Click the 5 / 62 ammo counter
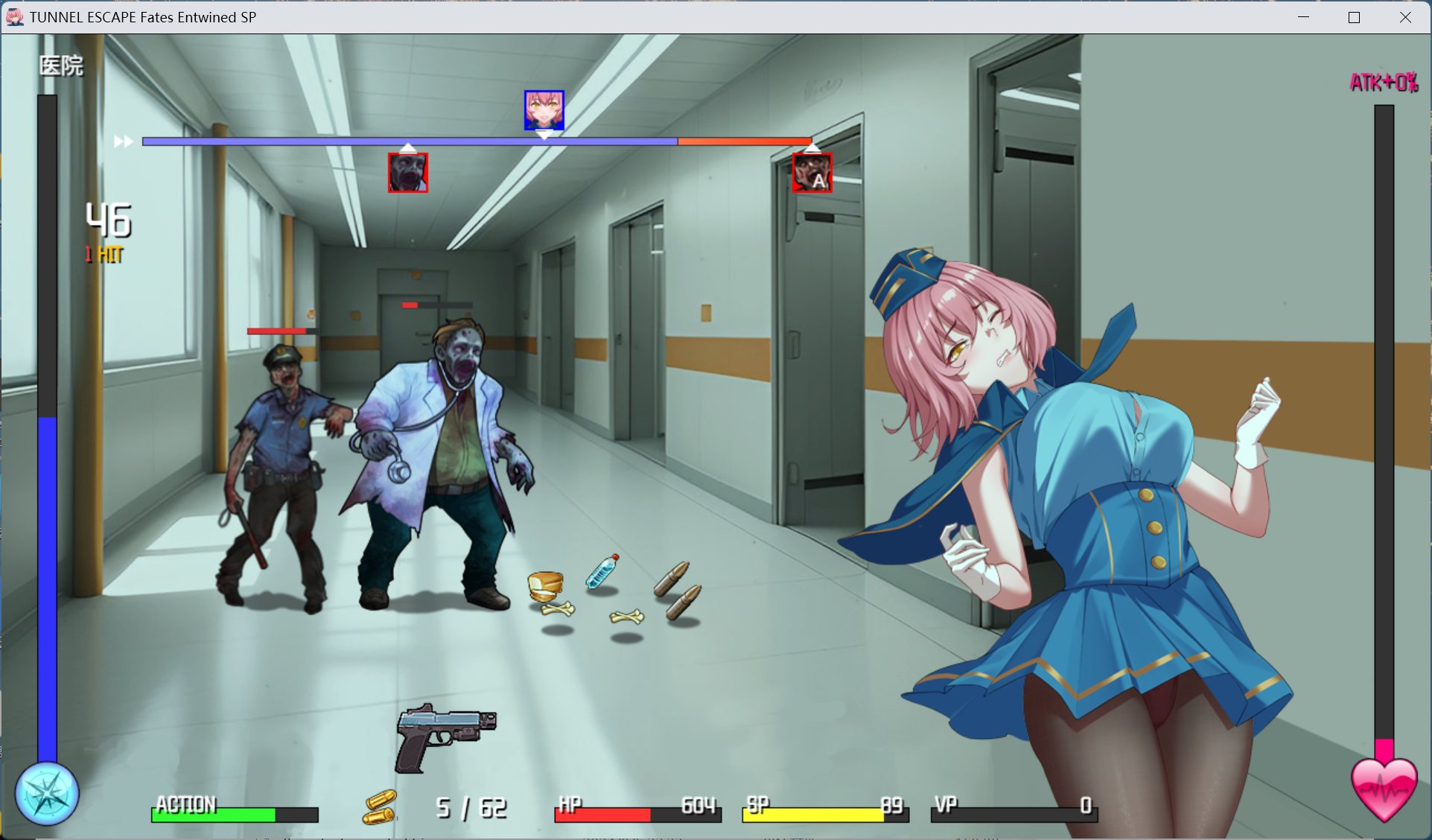Viewport: 1432px width, 840px height. [469, 806]
